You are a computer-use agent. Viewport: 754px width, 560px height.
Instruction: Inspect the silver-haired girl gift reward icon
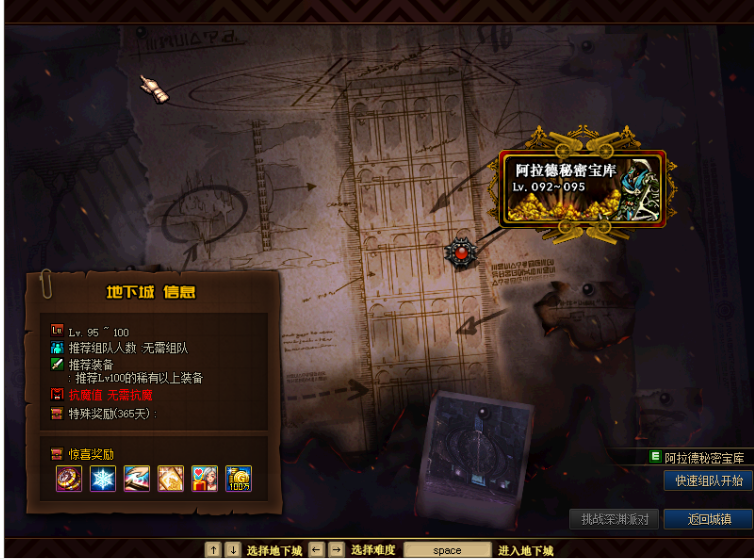click(x=204, y=478)
